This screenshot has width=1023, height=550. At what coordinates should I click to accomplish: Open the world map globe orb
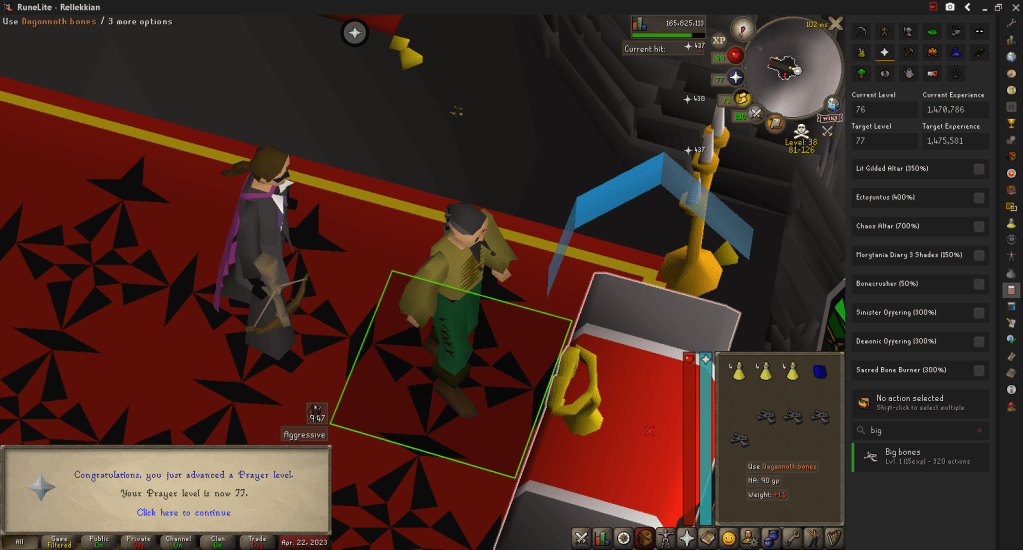point(831,103)
